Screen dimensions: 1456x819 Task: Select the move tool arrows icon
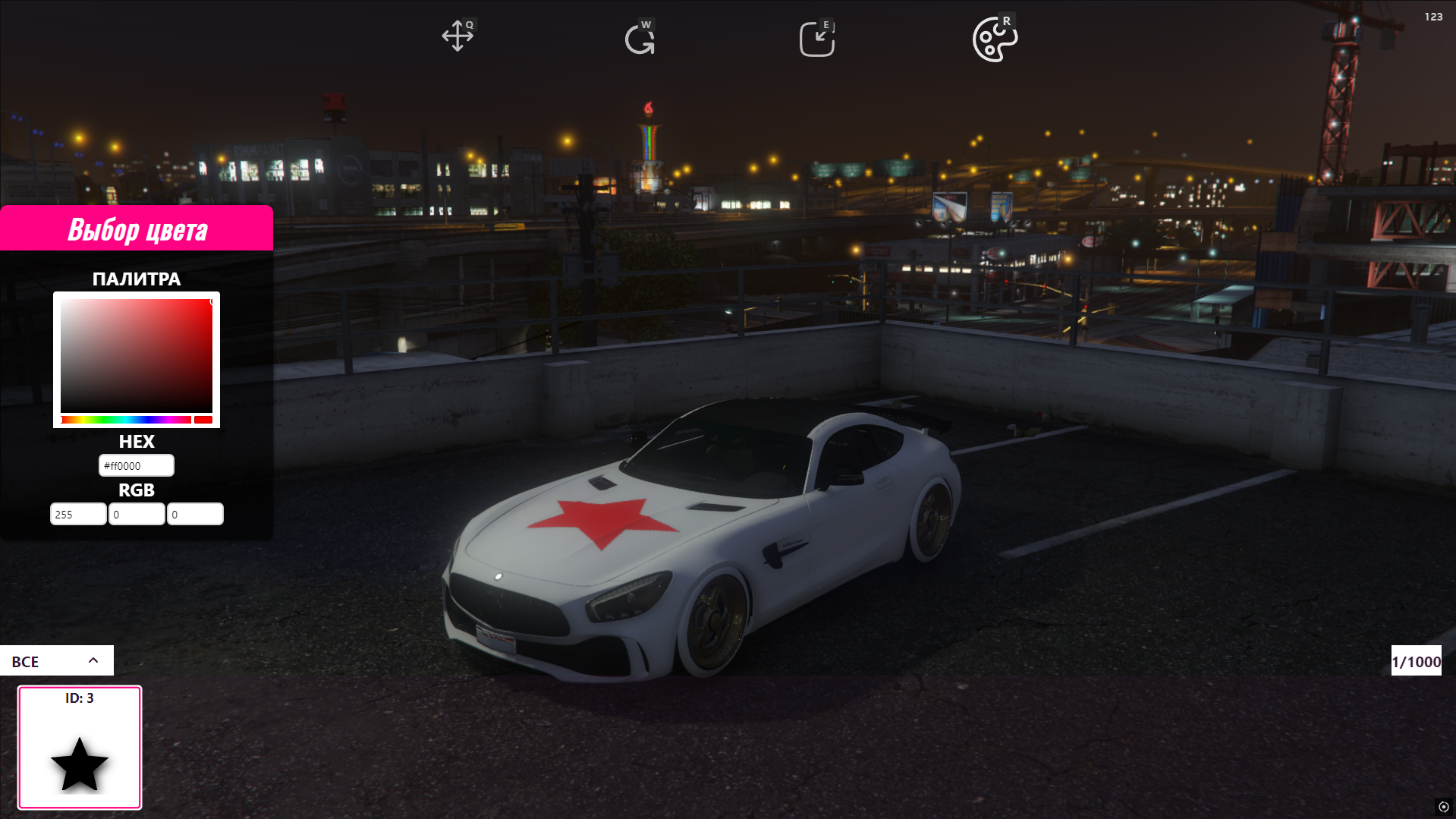(458, 36)
